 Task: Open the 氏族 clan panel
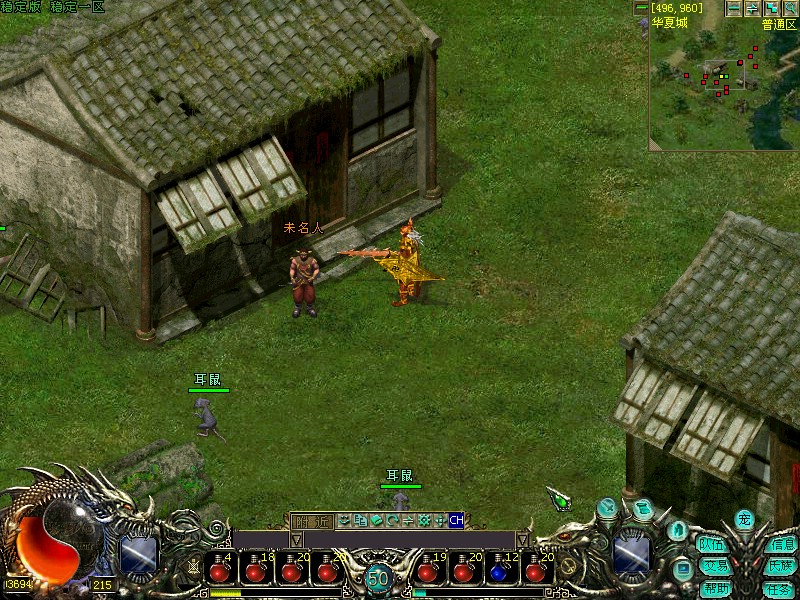(x=781, y=566)
